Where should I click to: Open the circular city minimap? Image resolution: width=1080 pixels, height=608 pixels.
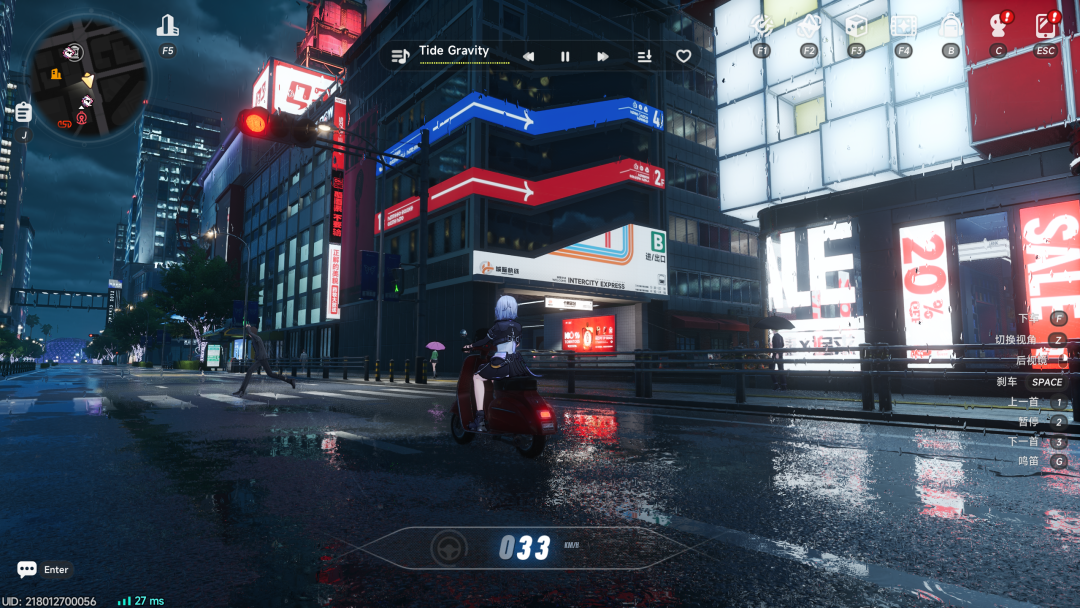point(88,77)
